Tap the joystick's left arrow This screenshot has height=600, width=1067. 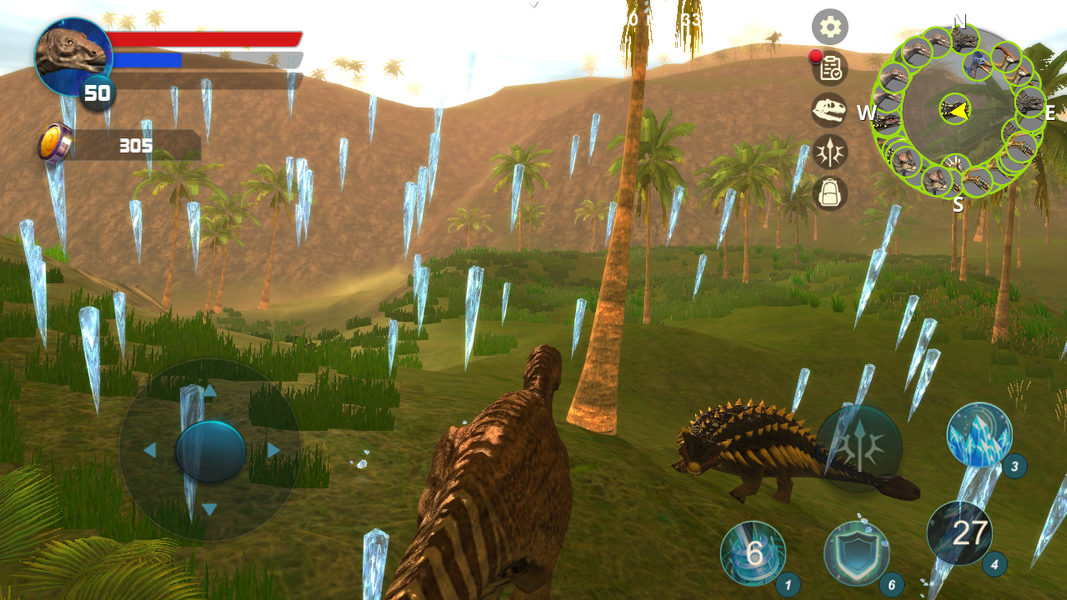149,451
